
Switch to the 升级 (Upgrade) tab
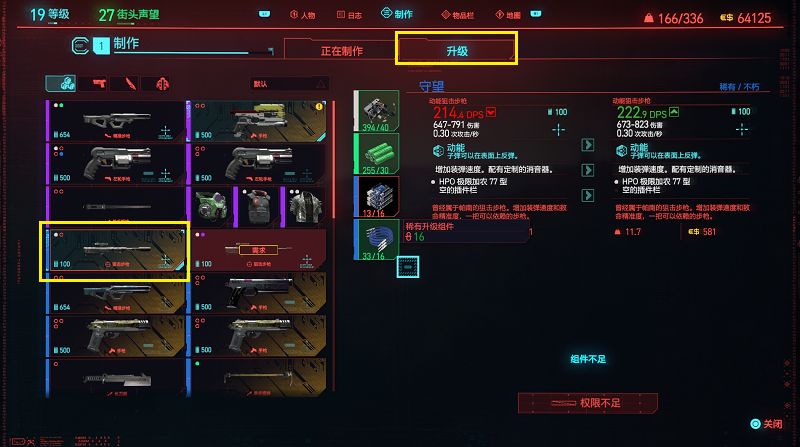[x=456, y=48]
